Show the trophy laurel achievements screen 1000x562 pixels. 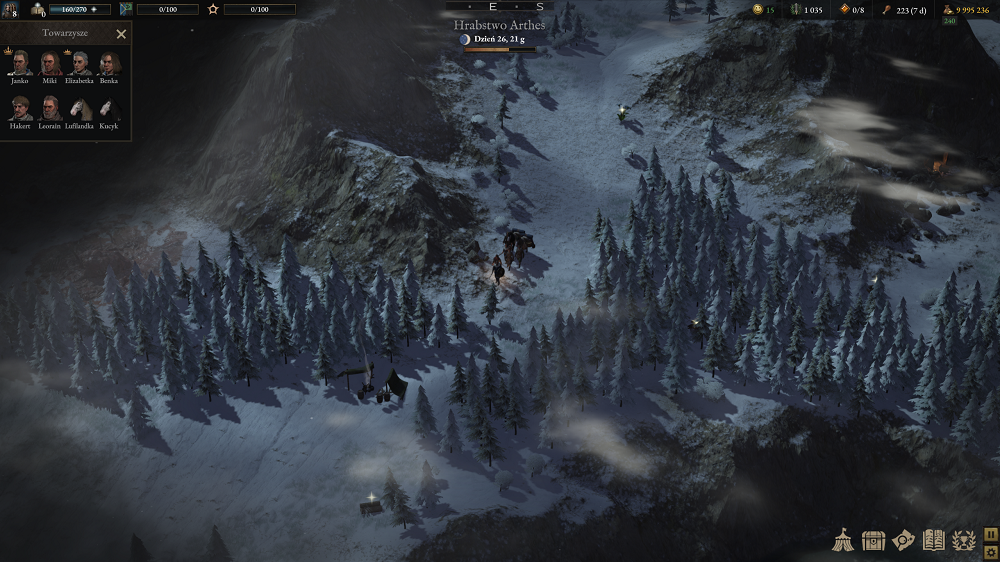point(963,540)
